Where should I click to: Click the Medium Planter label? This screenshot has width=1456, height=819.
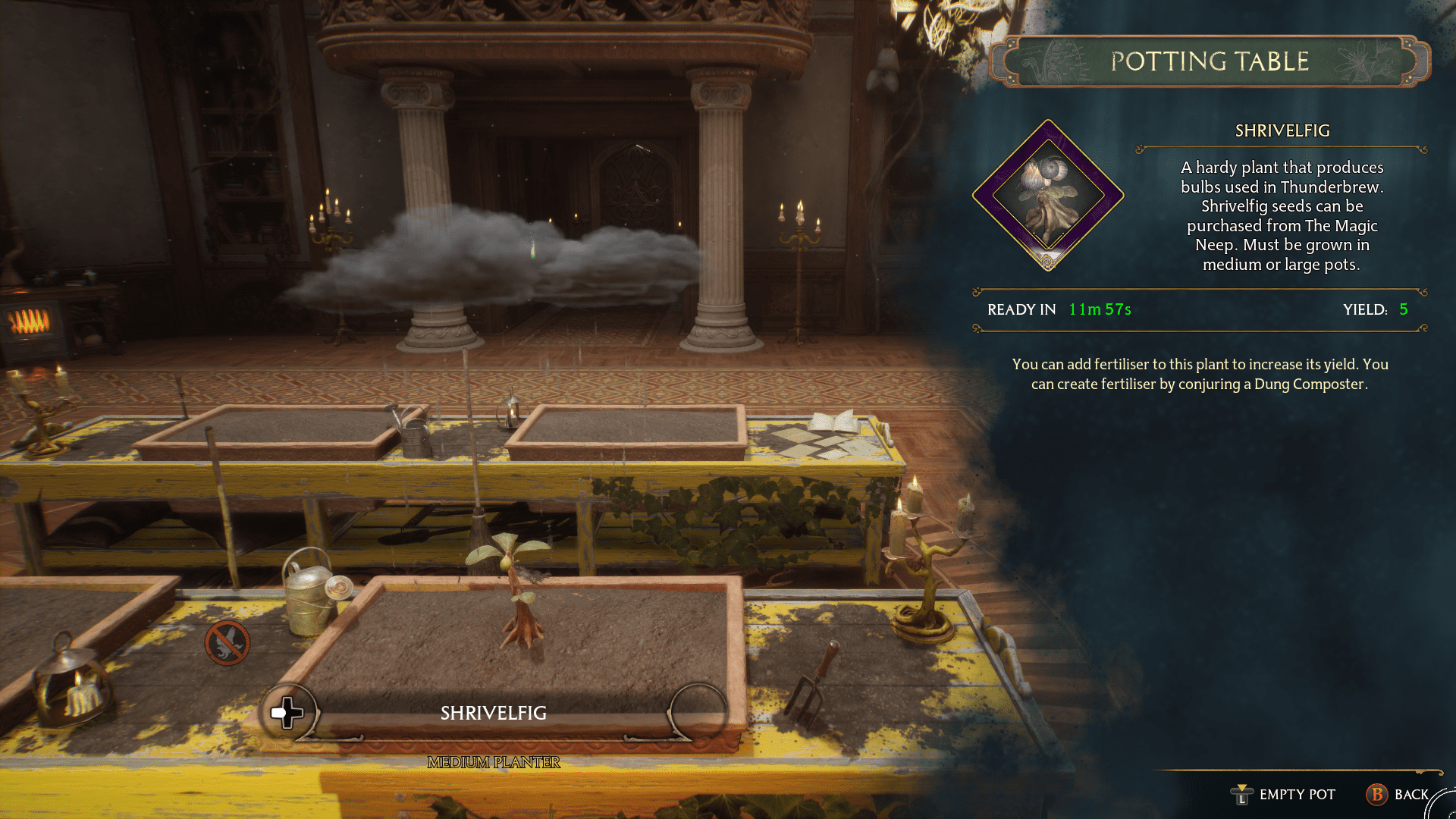point(493,763)
